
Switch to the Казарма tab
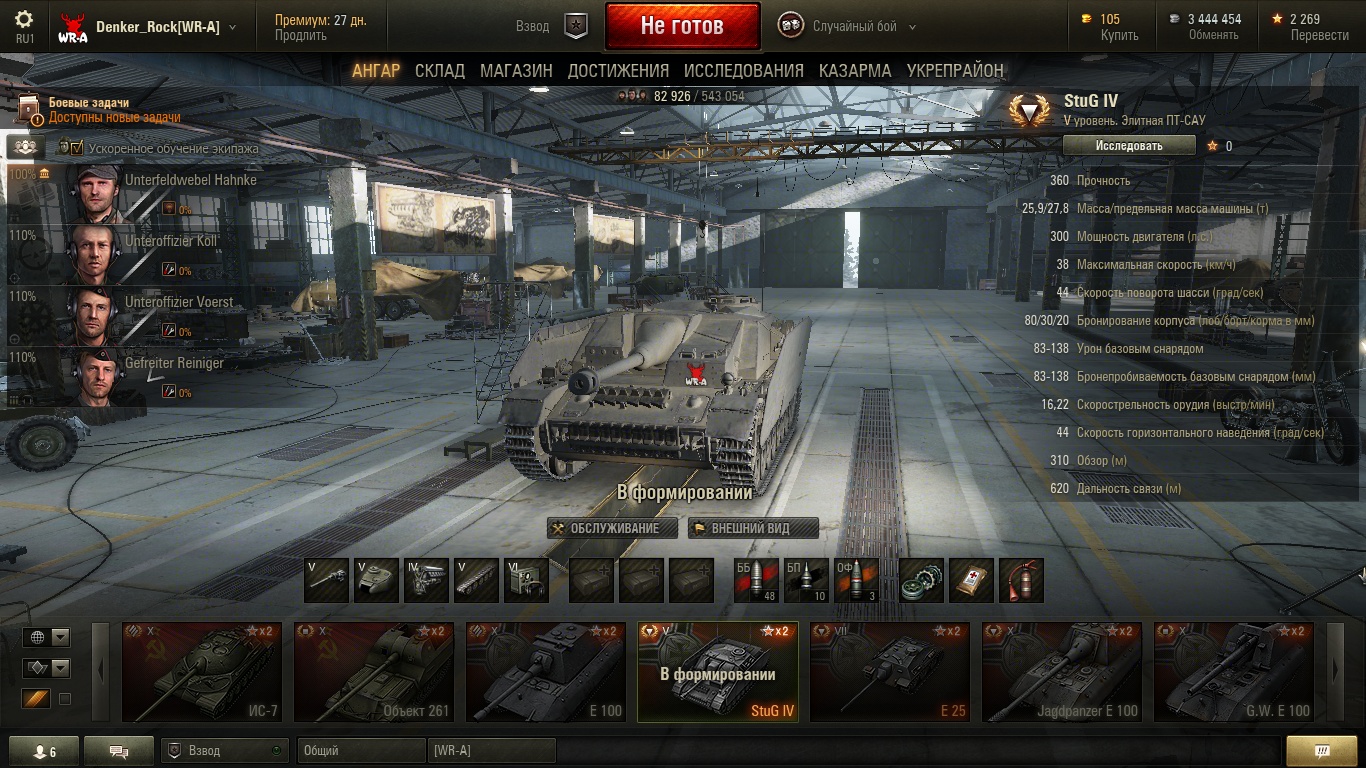click(855, 71)
